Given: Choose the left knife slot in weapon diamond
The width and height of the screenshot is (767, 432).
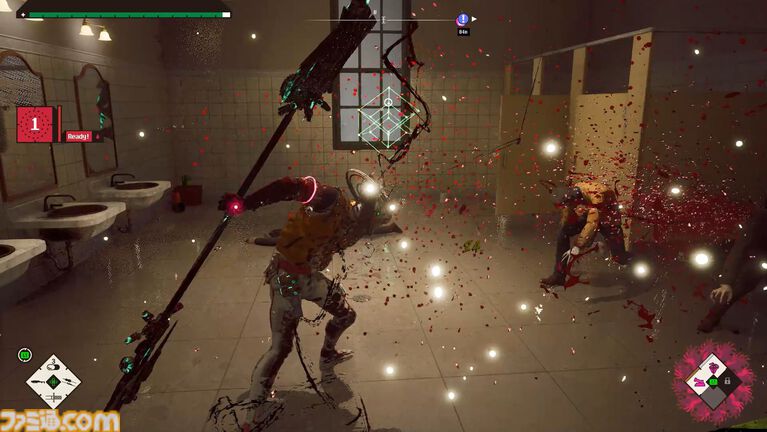Looking at the screenshot, I should [x=39, y=380].
